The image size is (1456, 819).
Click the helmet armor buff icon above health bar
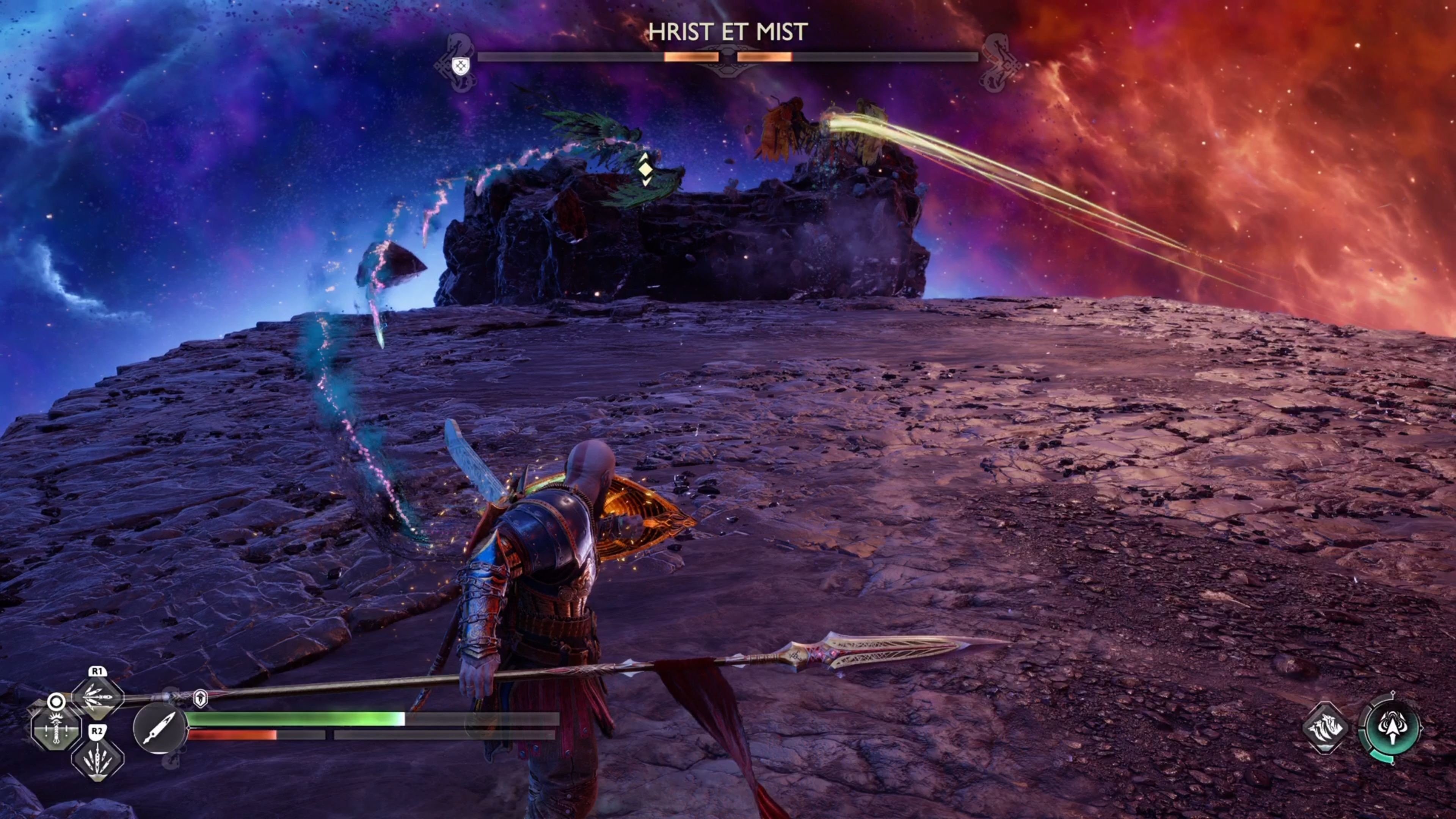201,699
